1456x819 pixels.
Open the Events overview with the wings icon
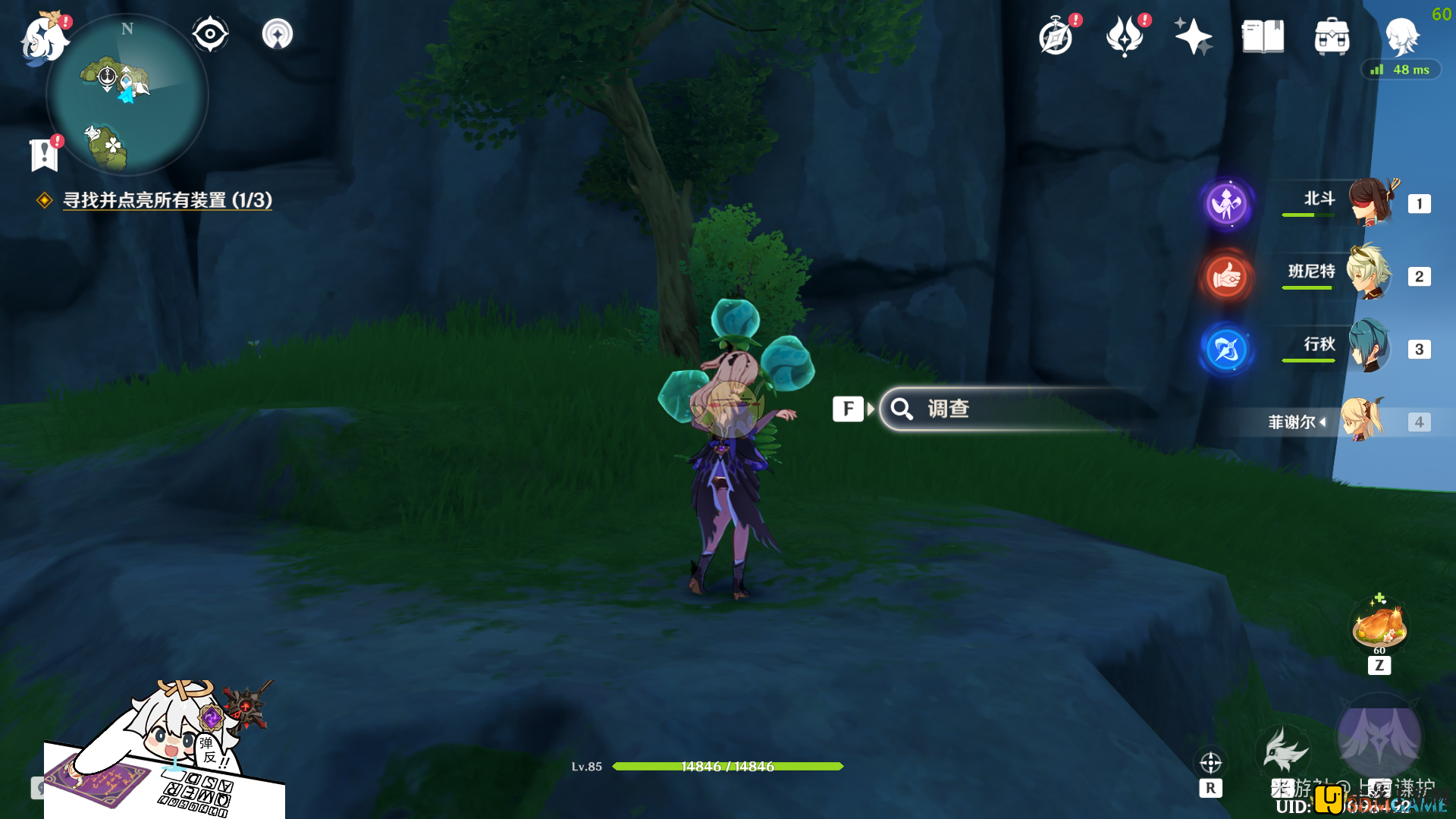coord(1125,36)
